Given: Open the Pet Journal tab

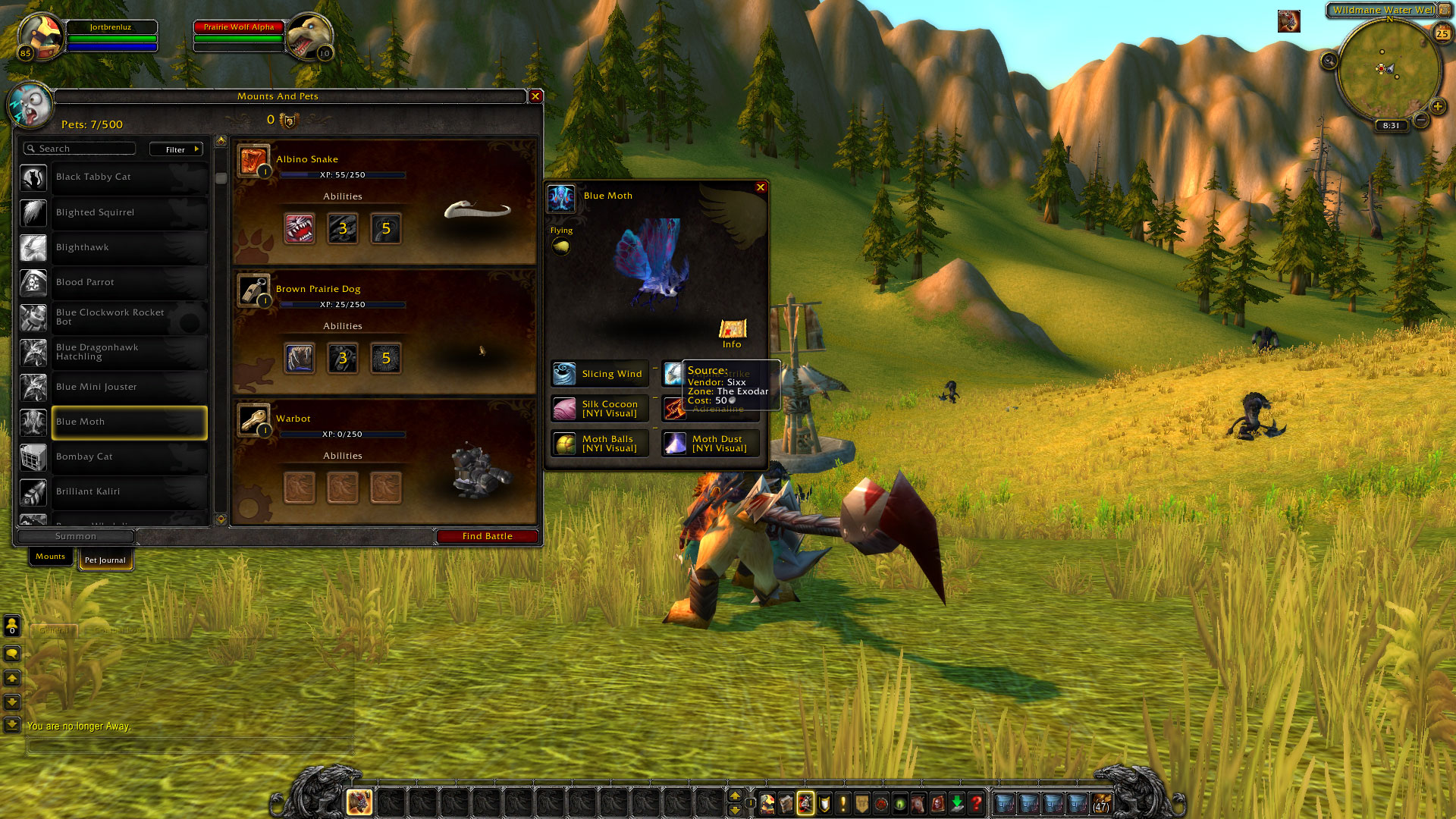Looking at the screenshot, I should 105,560.
